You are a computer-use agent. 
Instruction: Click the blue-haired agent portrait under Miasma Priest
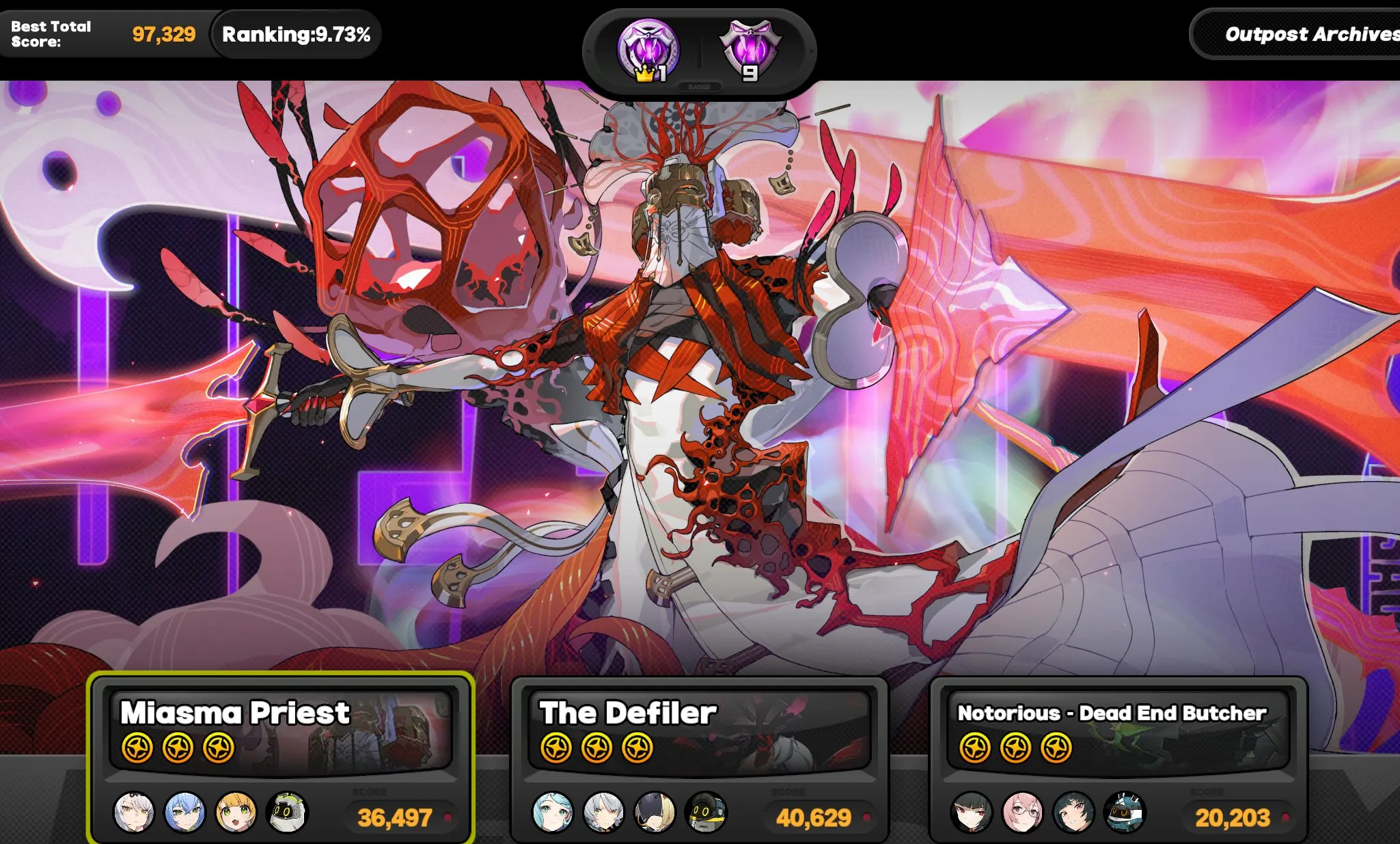(187, 813)
